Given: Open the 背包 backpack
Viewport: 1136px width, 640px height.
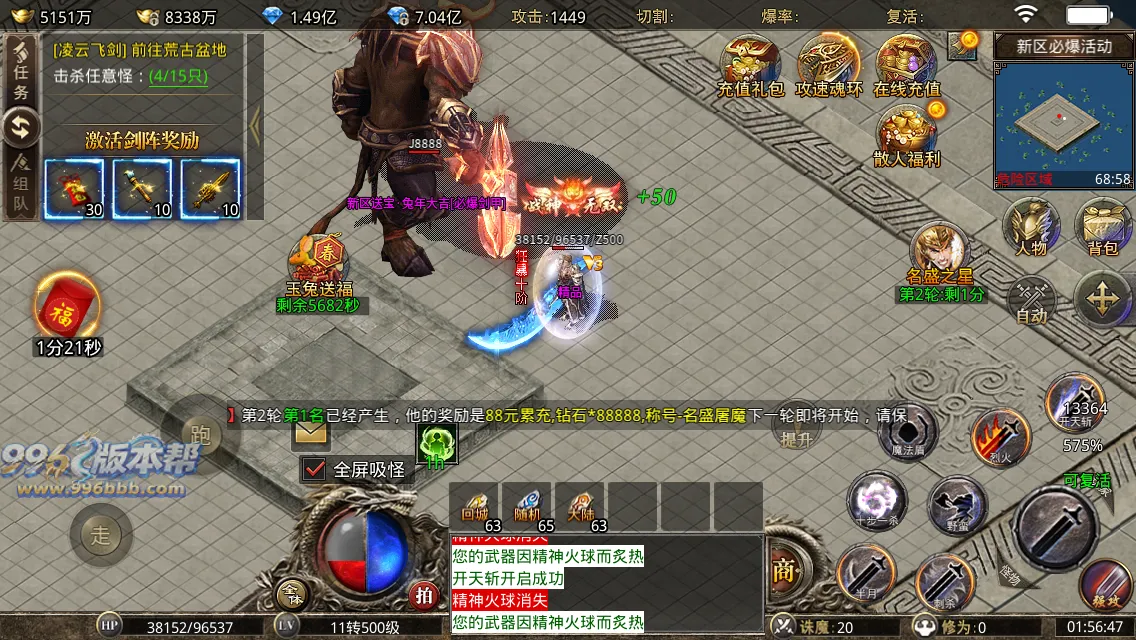Looking at the screenshot, I should (1103, 224).
